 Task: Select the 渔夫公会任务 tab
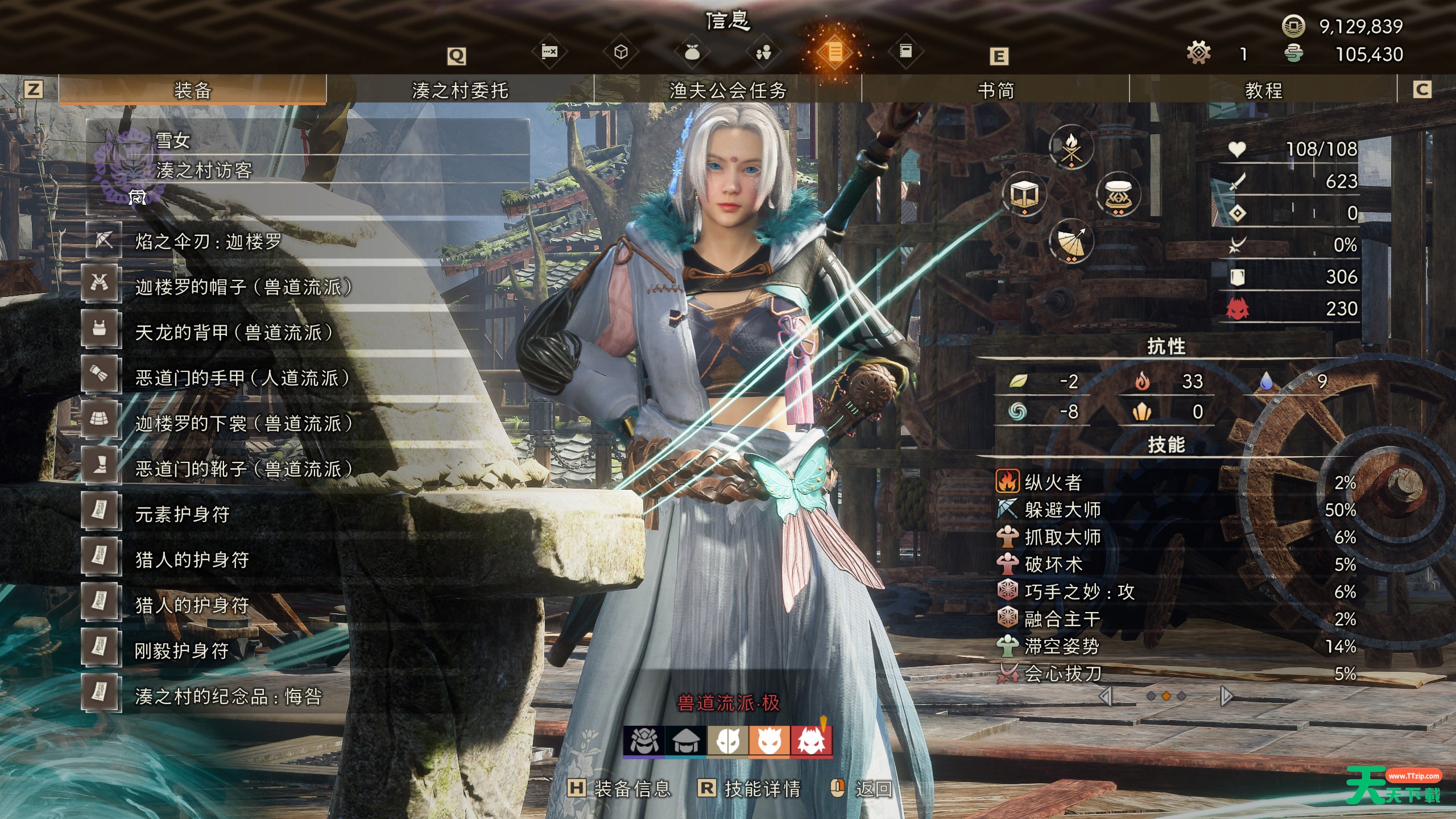727,90
